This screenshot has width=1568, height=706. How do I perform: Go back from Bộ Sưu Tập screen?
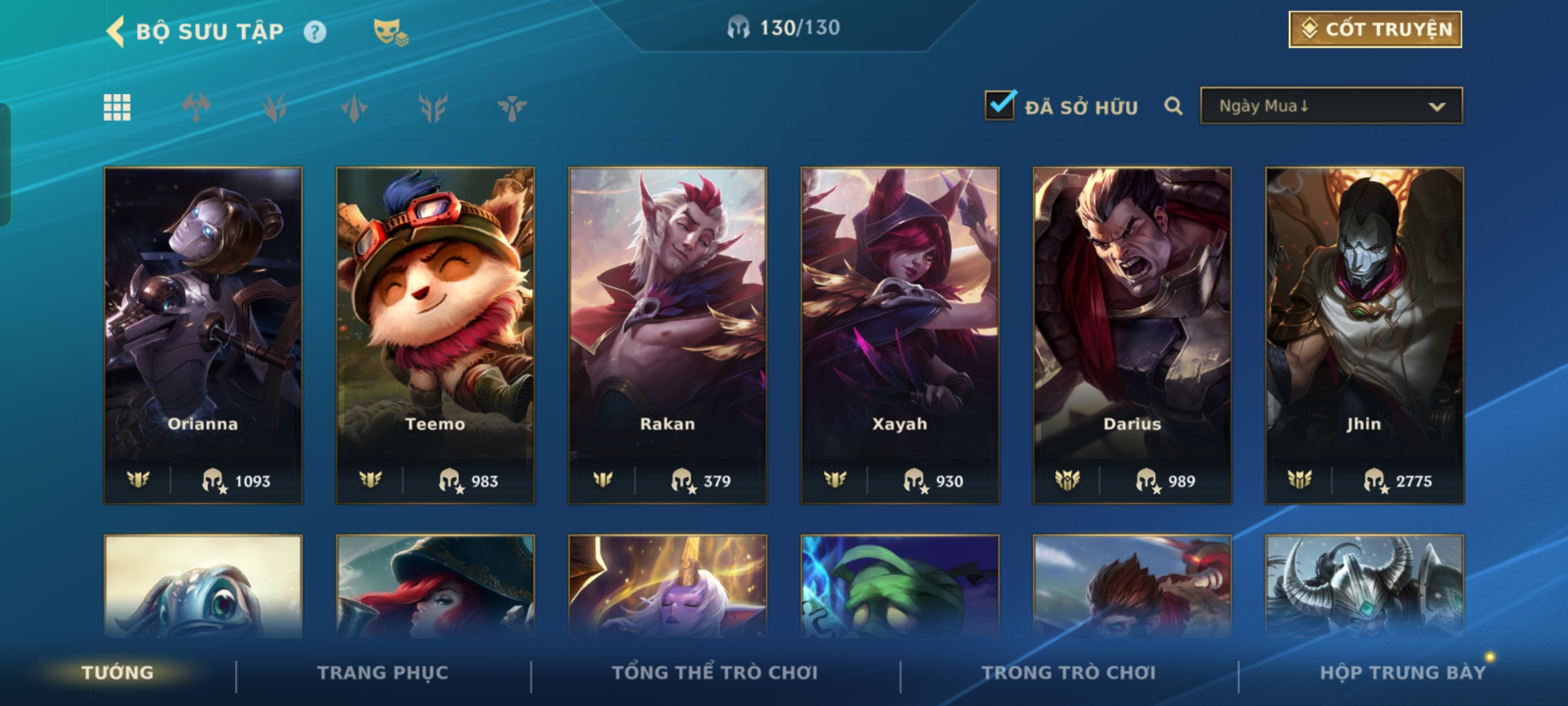[116, 31]
